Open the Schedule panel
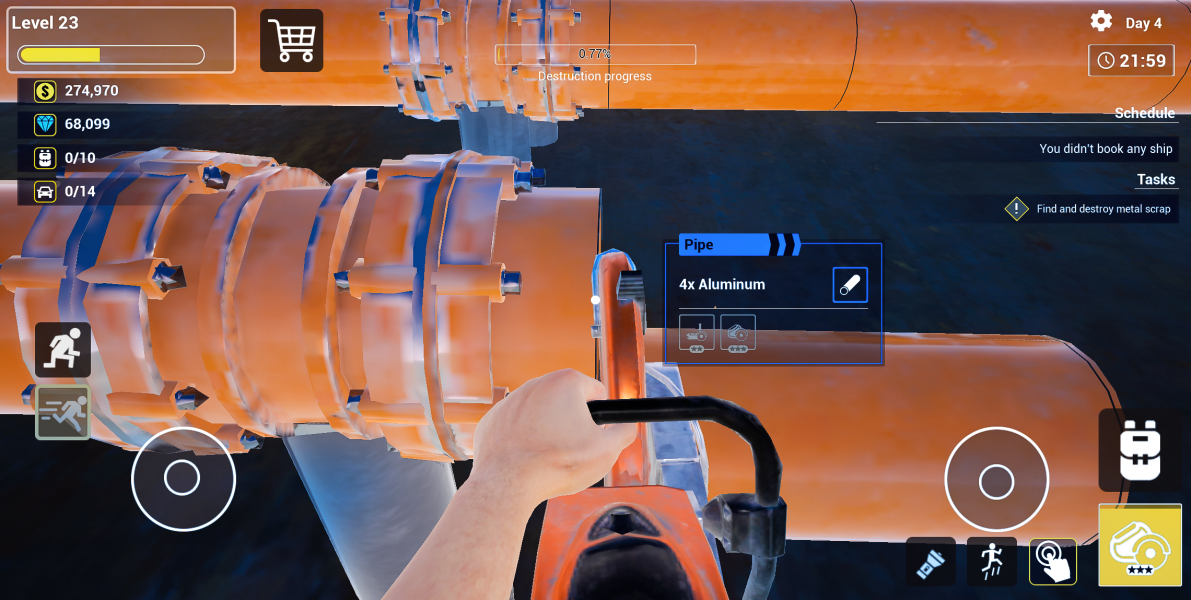The width and height of the screenshot is (1191, 600). 1144,113
